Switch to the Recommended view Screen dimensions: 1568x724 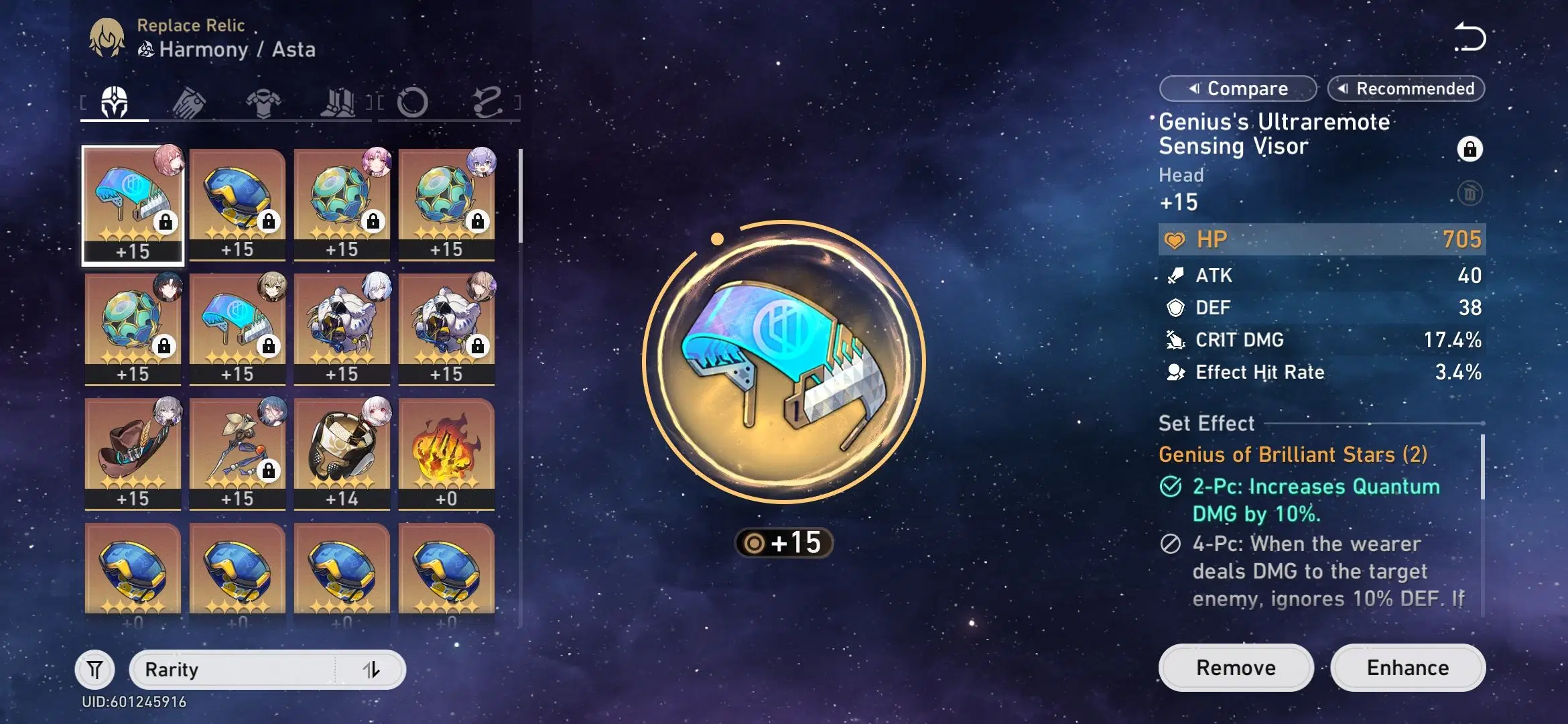point(1405,88)
